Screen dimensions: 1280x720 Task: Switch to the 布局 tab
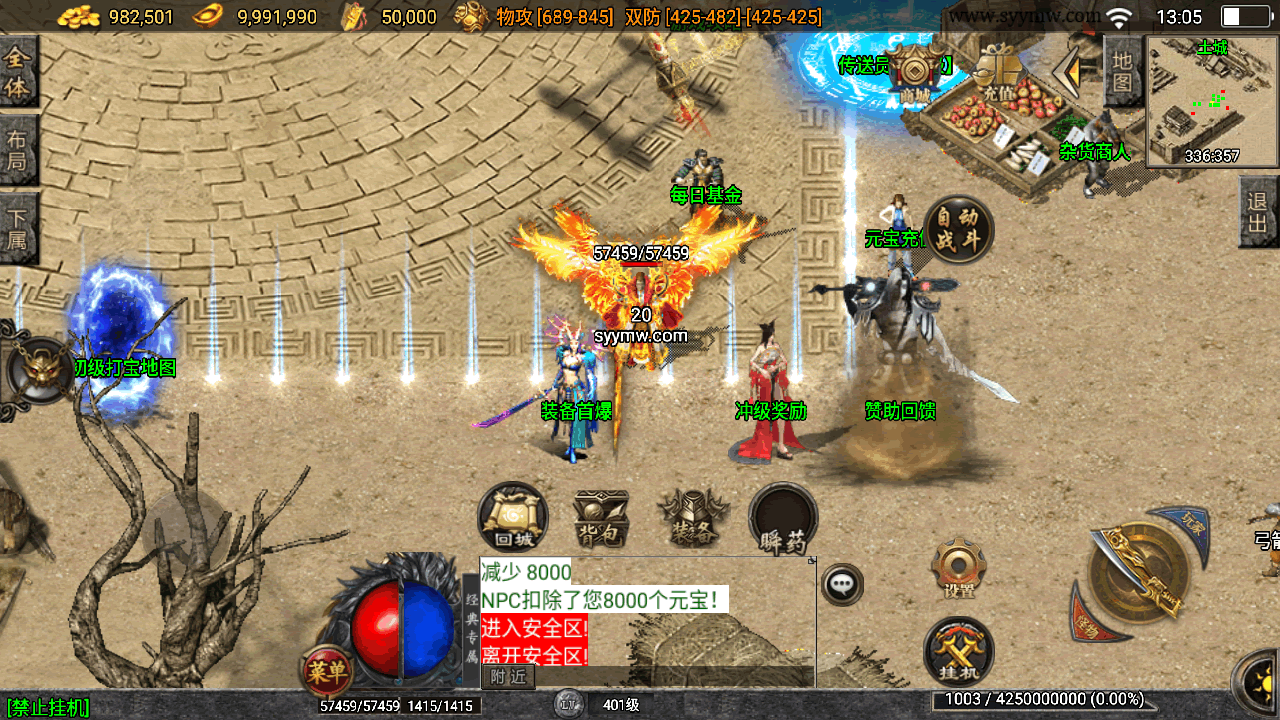click(18, 150)
